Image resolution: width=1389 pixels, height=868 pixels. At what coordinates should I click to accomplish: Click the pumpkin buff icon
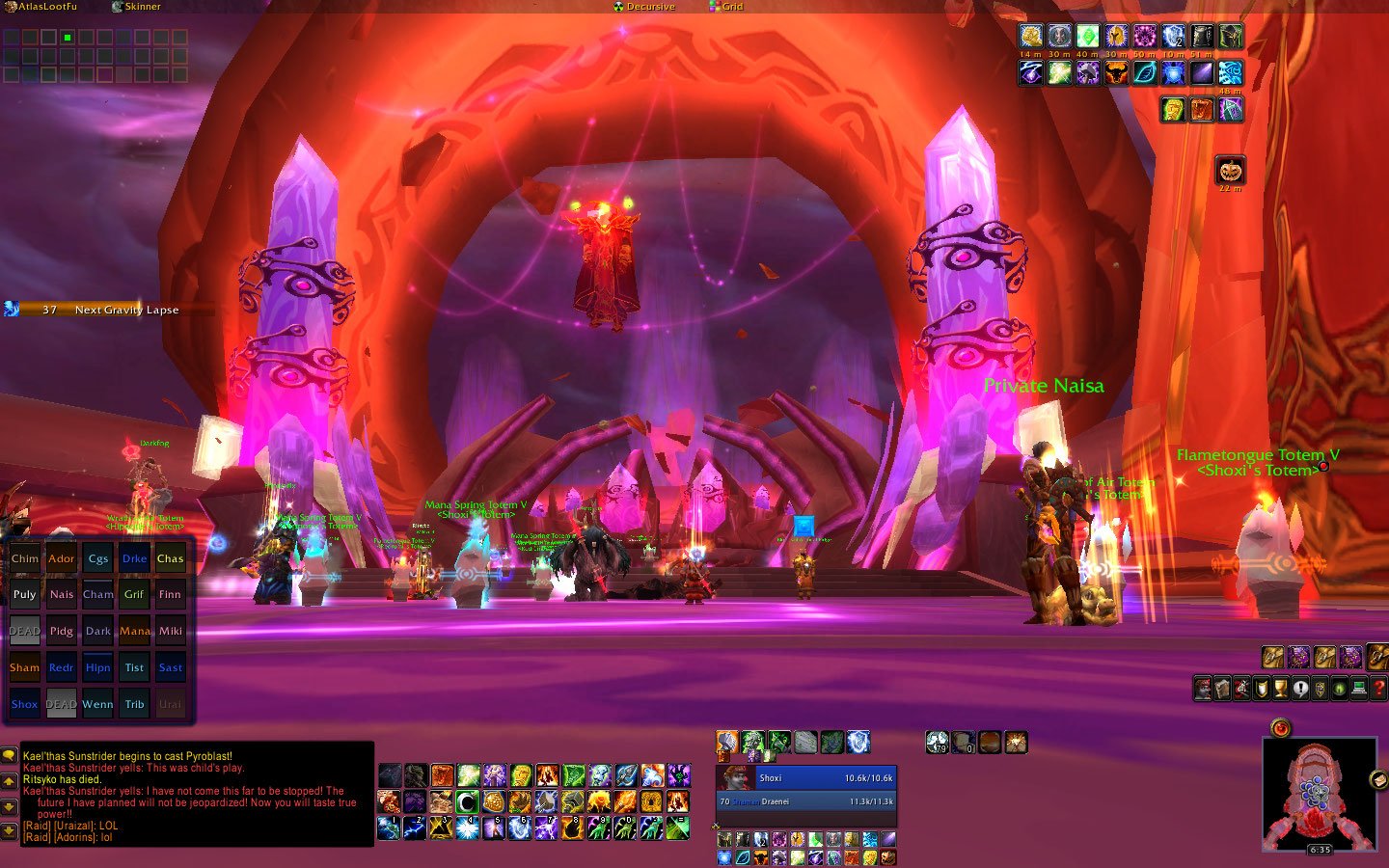[1229, 171]
